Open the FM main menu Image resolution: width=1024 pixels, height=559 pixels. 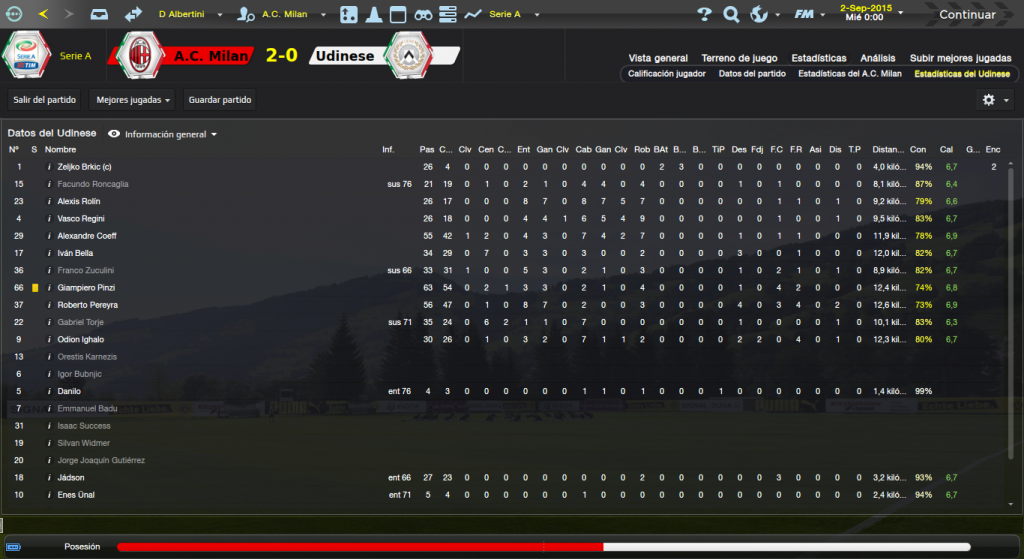(805, 15)
